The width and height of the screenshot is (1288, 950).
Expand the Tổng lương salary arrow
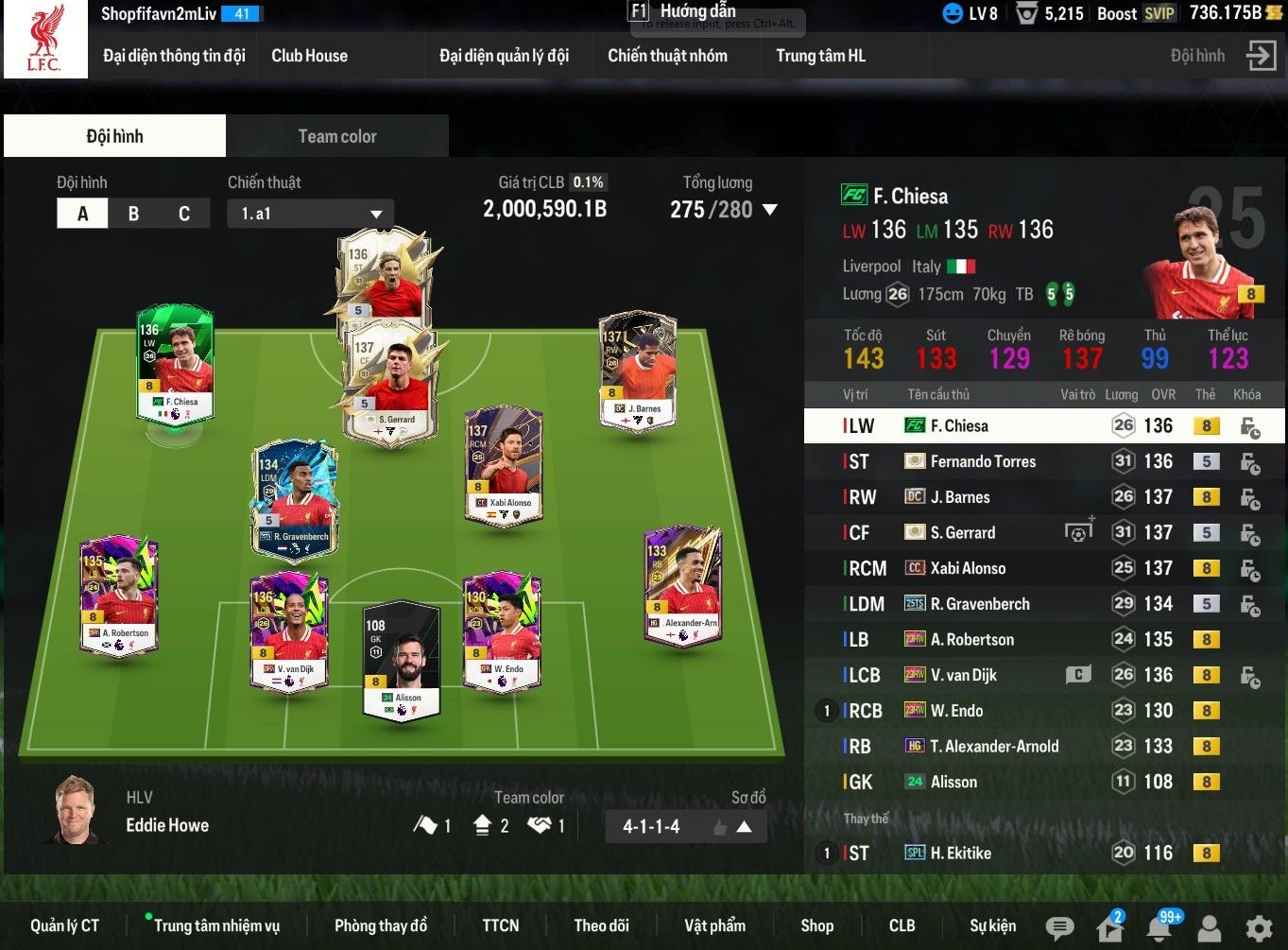770,210
